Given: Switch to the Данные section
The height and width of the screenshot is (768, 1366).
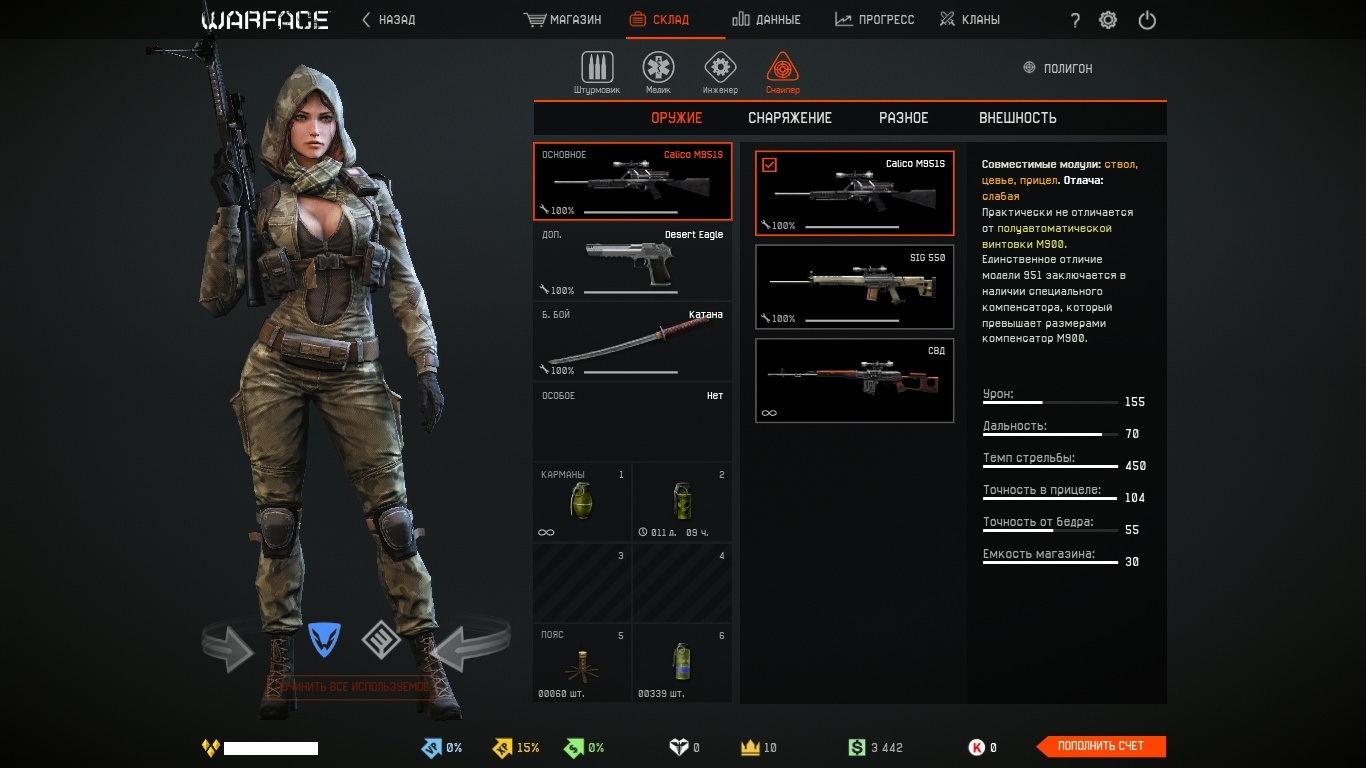Looking at the screenshot, I should click(766, 20).
